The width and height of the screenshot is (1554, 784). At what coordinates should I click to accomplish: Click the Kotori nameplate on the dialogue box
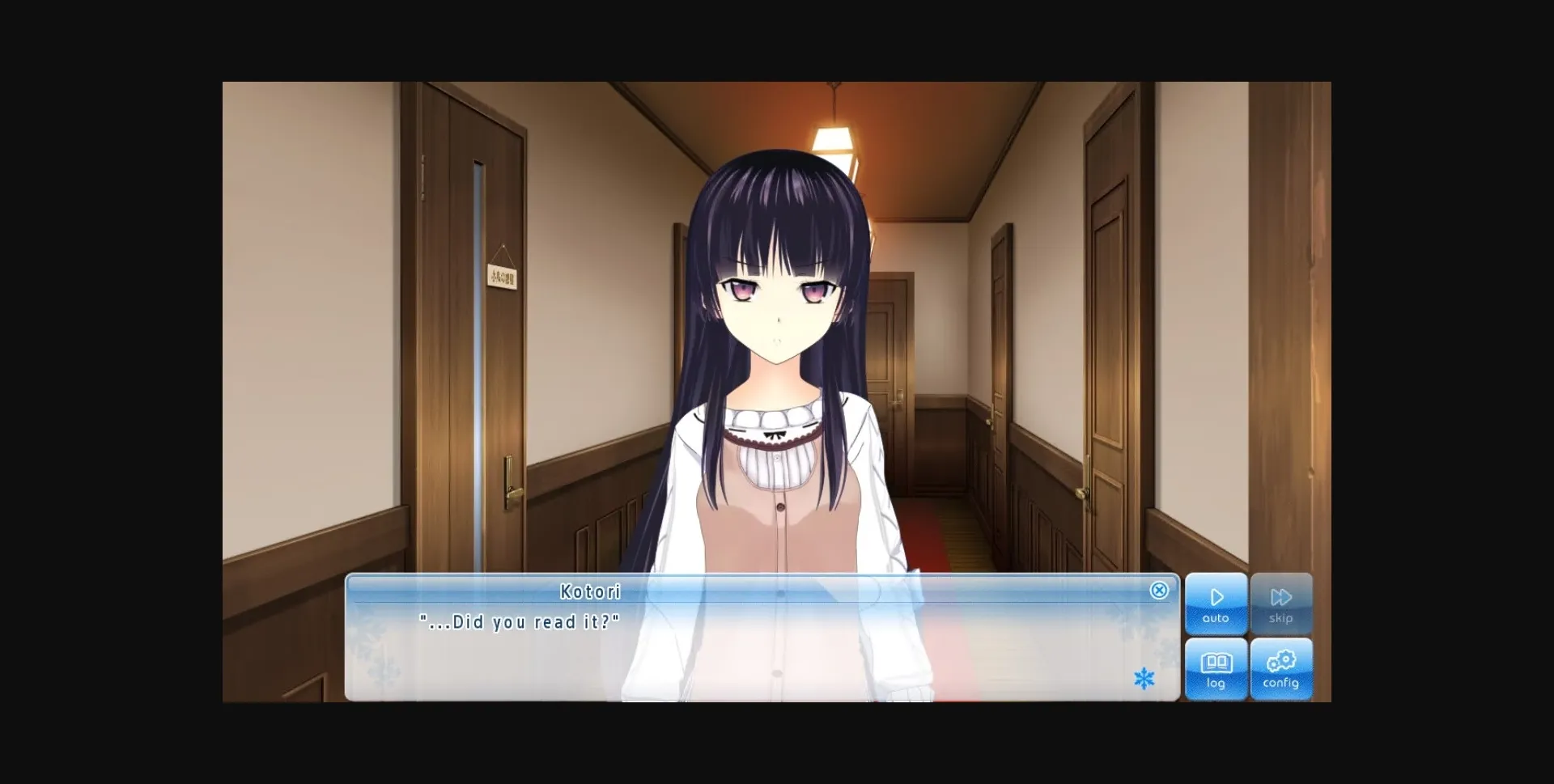click(592, 591)
